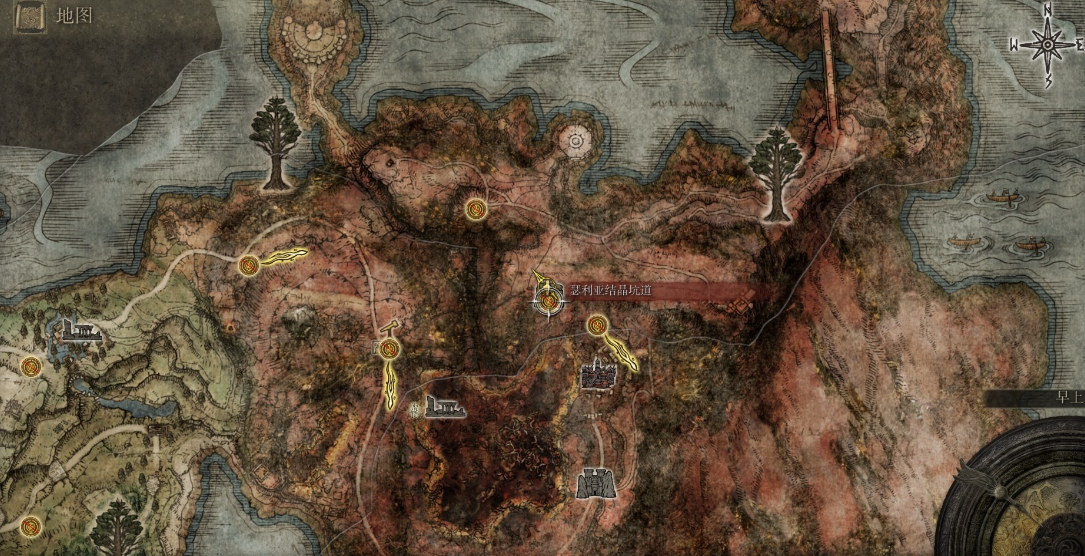Select the tree icon next to the bridge
Image resolution: width=1085 pixels, height=556 pixels.
778,174
